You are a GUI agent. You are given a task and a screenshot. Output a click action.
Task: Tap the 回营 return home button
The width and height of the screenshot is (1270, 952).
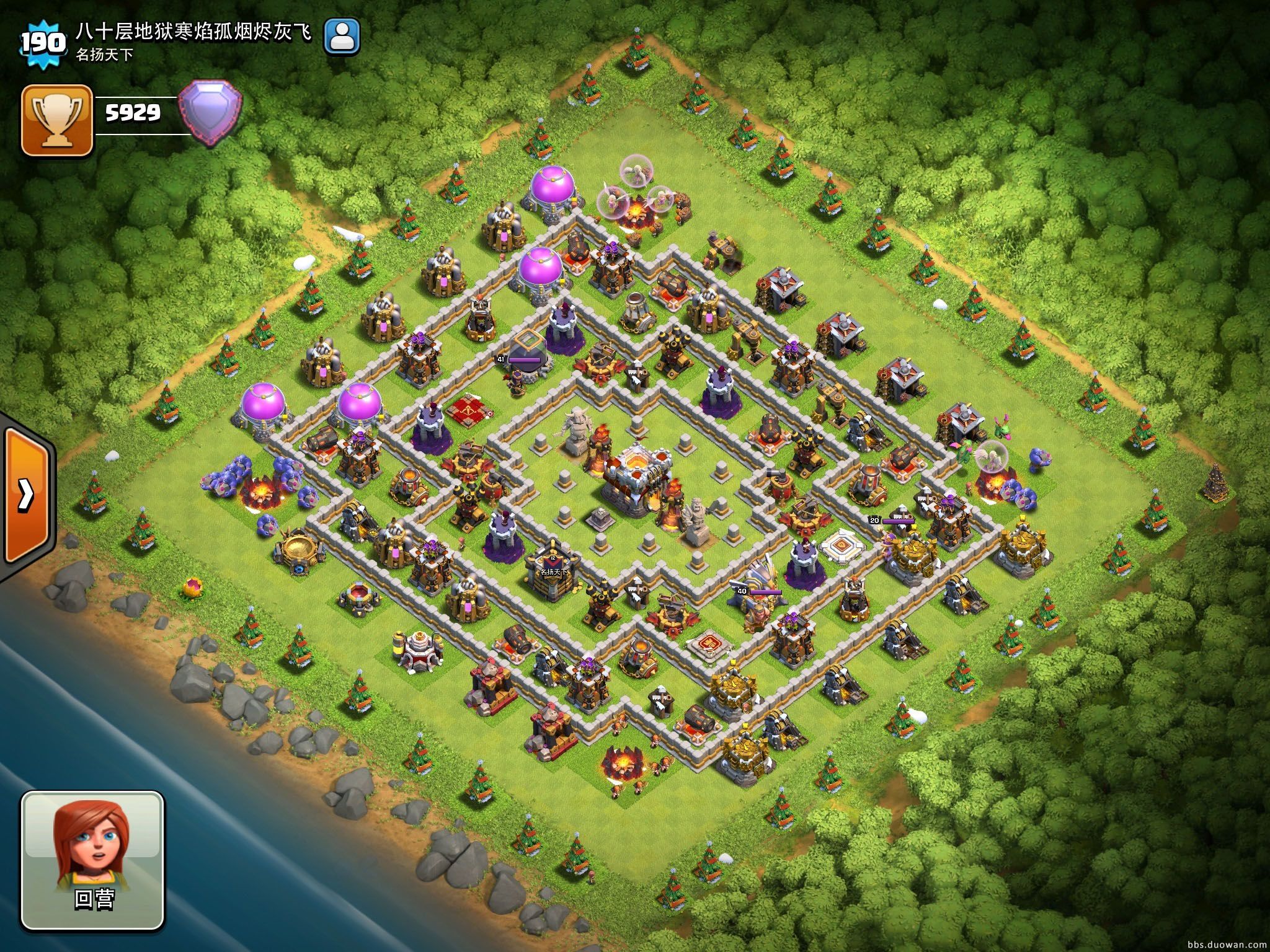(93, 860)
